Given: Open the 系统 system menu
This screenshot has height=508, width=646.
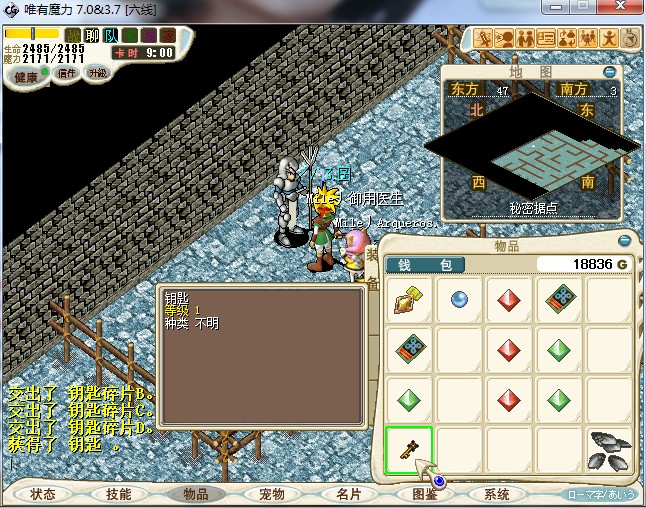Looking at the screenshot, I should (x=497, y=494).
